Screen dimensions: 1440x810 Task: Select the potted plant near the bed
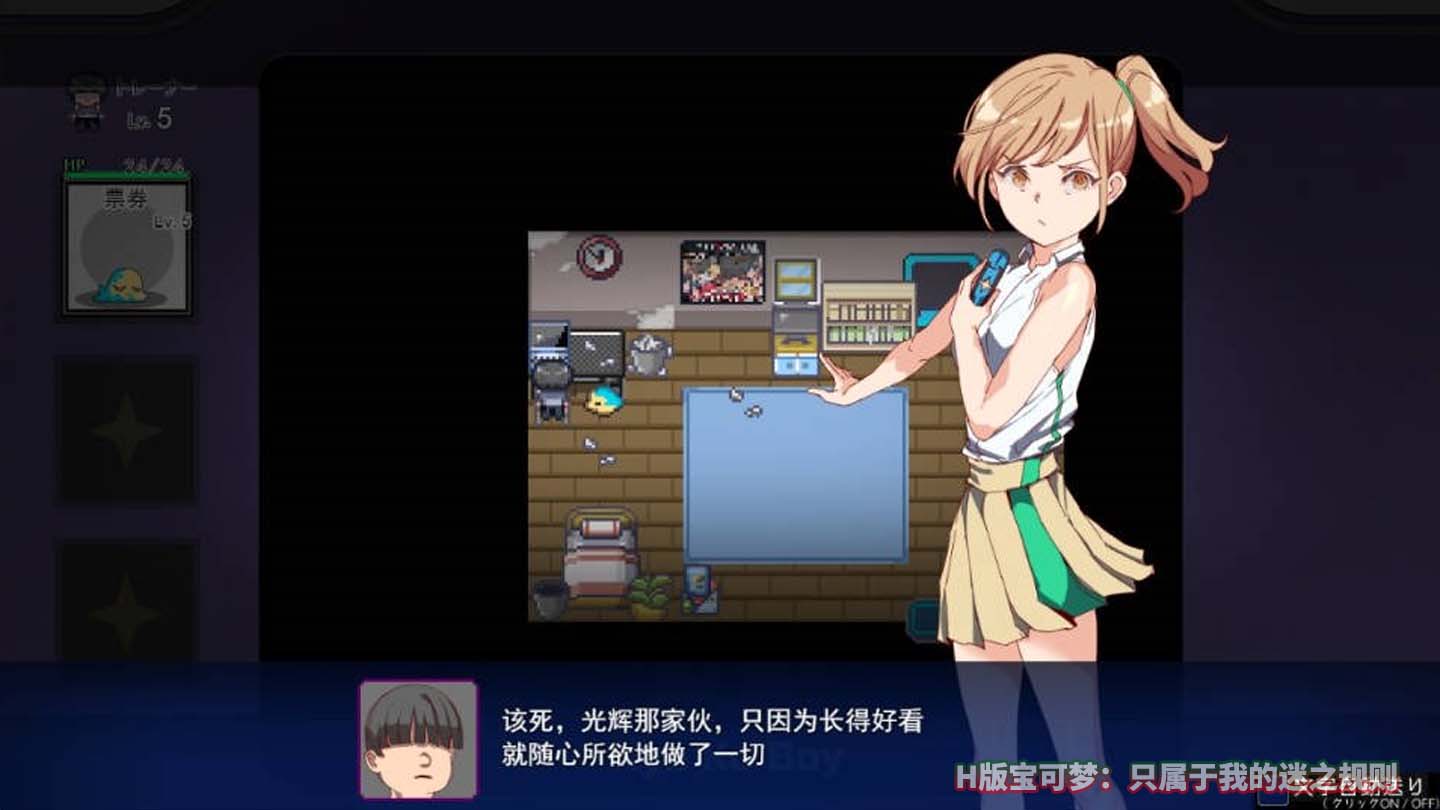(x=651, y=592)
